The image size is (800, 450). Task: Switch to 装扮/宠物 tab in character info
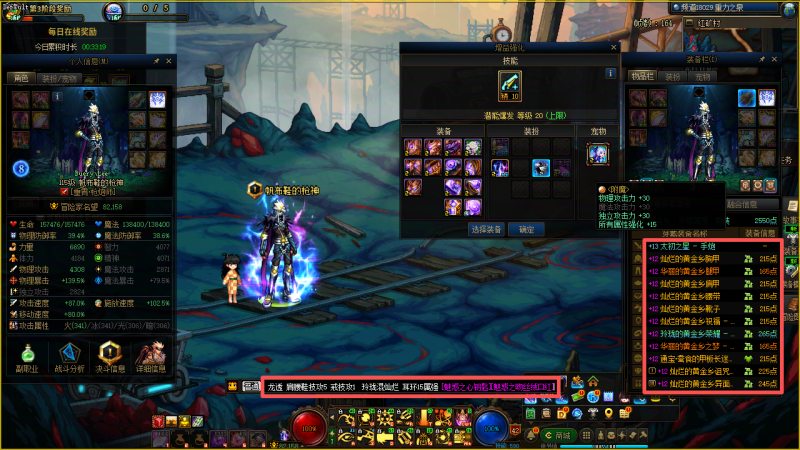(x=58, y=76)
